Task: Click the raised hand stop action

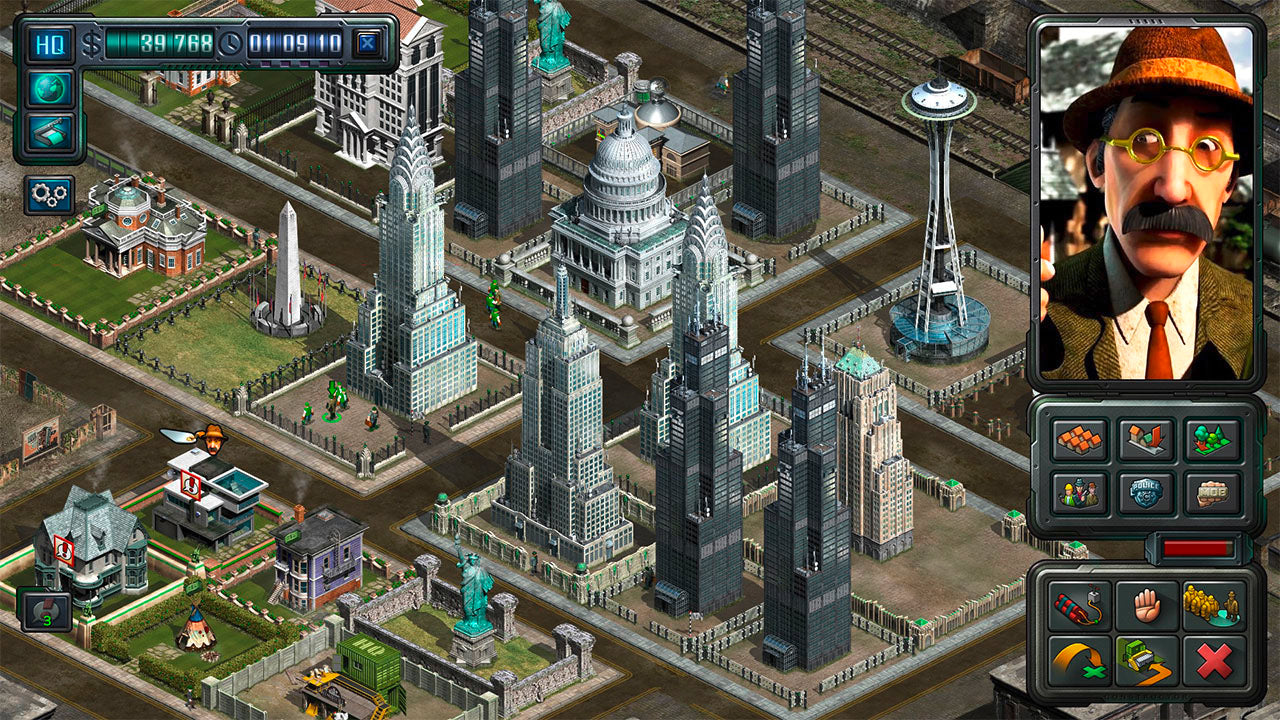Action: coord(1147,606)
